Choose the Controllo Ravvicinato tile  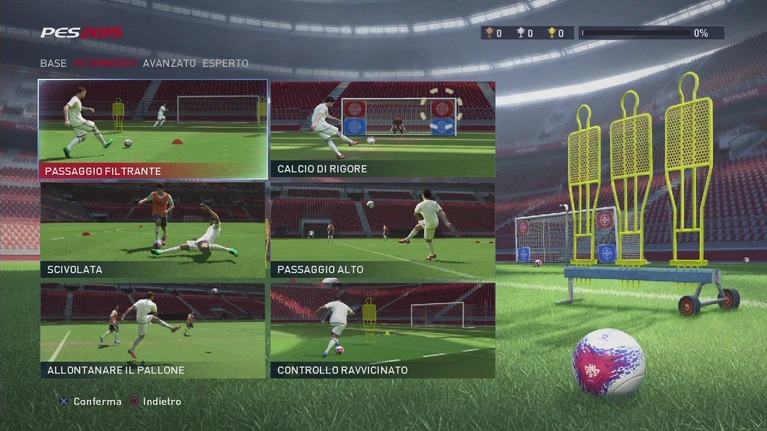pos(383,330)
